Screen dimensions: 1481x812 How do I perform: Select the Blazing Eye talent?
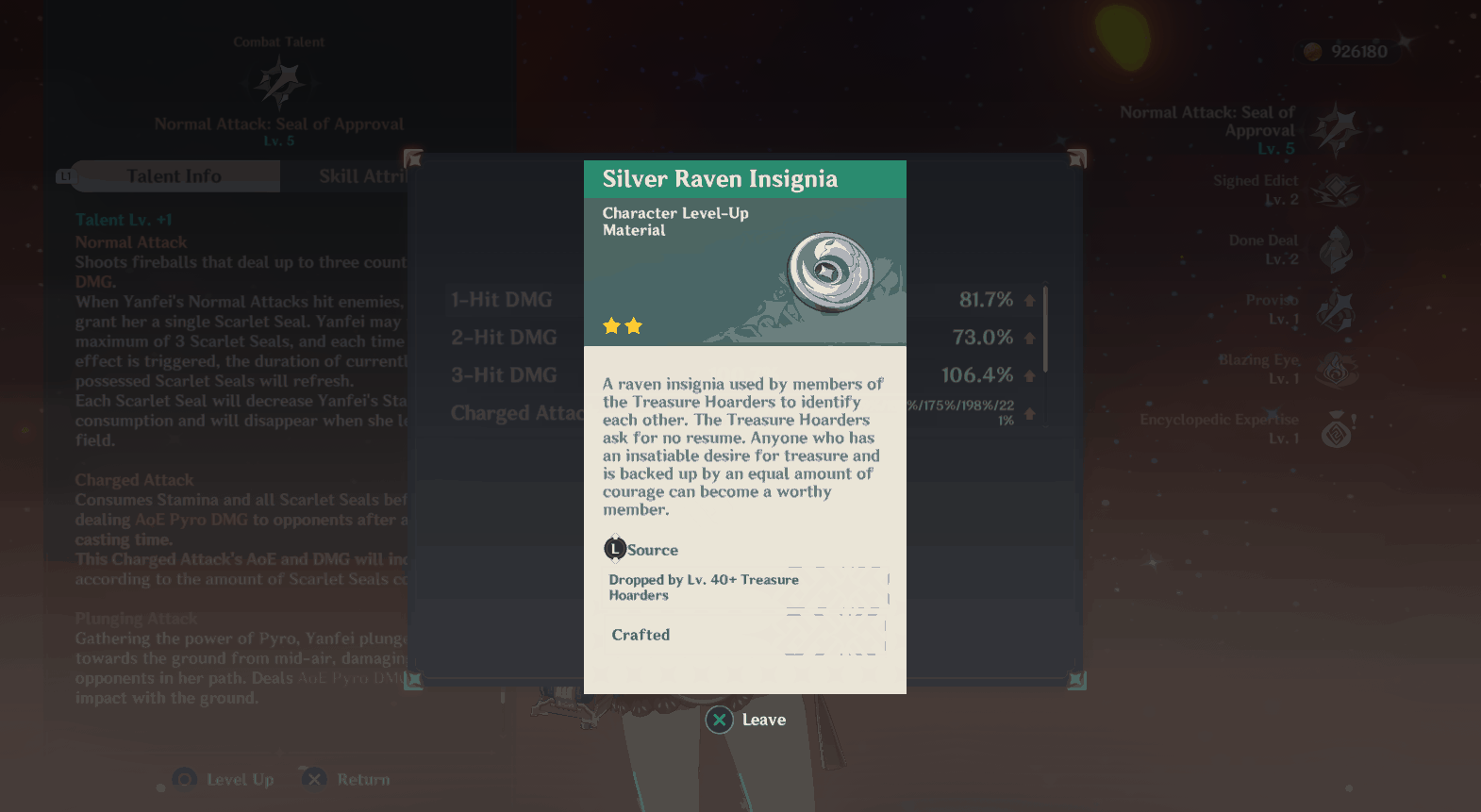[1335, 370]
